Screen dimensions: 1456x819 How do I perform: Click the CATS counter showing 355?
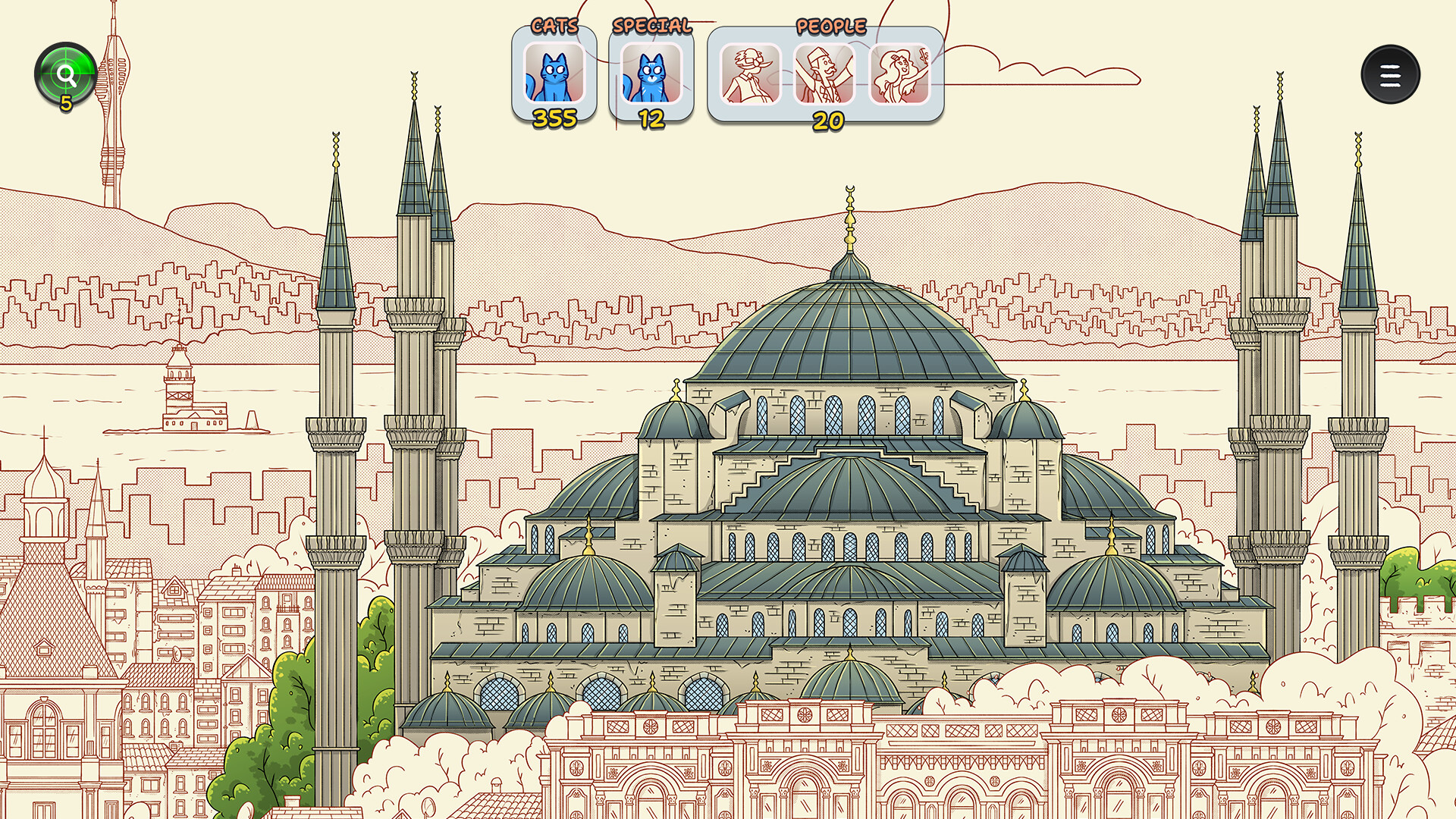(556, 118)
